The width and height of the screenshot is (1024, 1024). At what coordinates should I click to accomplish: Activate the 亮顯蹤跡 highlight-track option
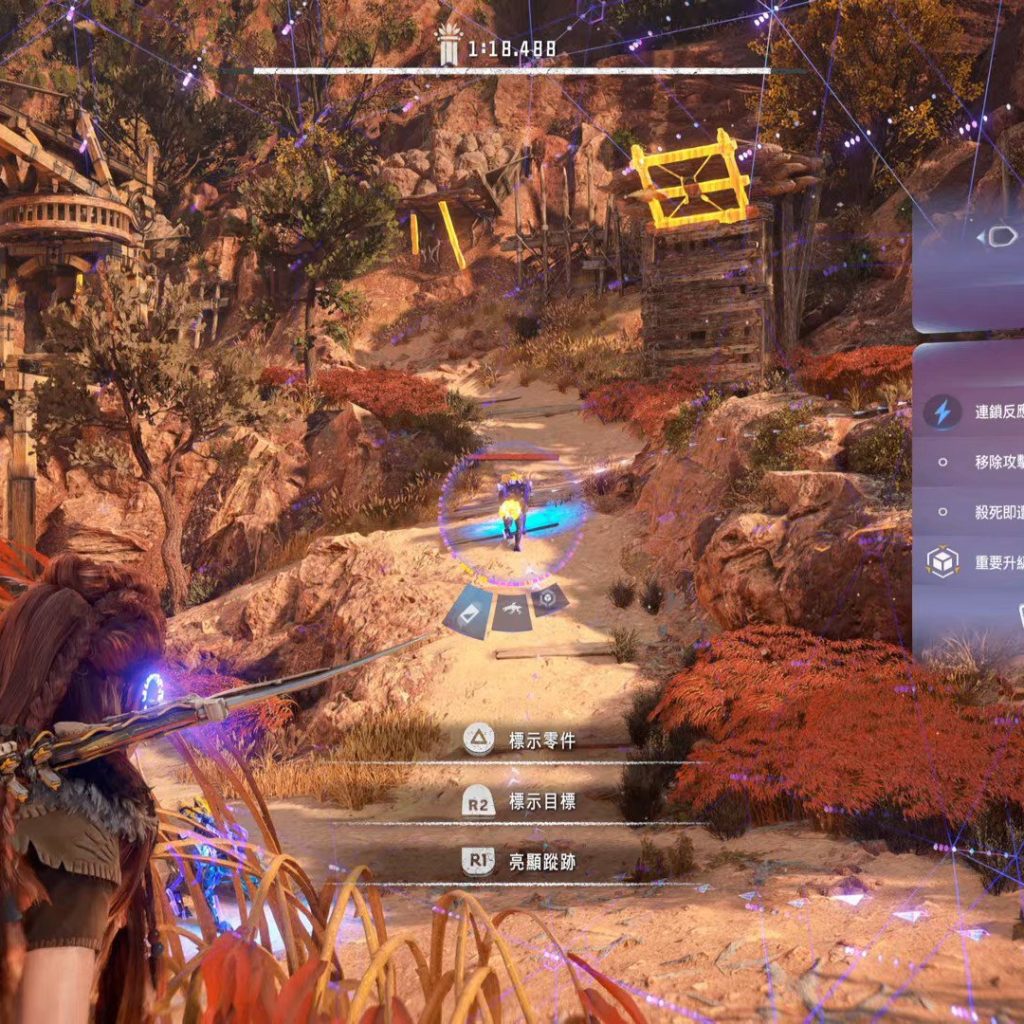pos(520,862)
